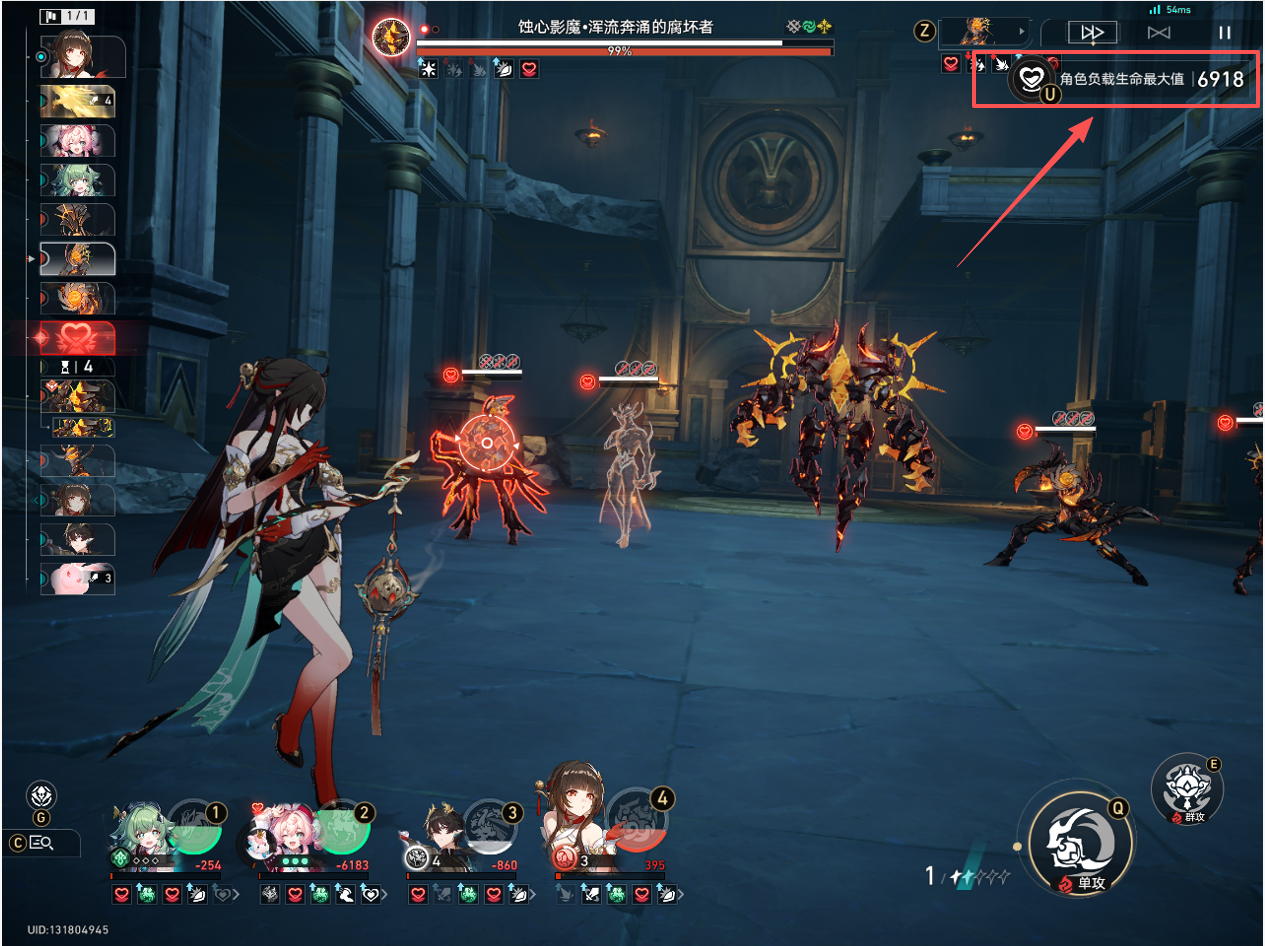Open the targeted enemy portrait at top right
The image size is (1265, 946).
click(980, 32)
